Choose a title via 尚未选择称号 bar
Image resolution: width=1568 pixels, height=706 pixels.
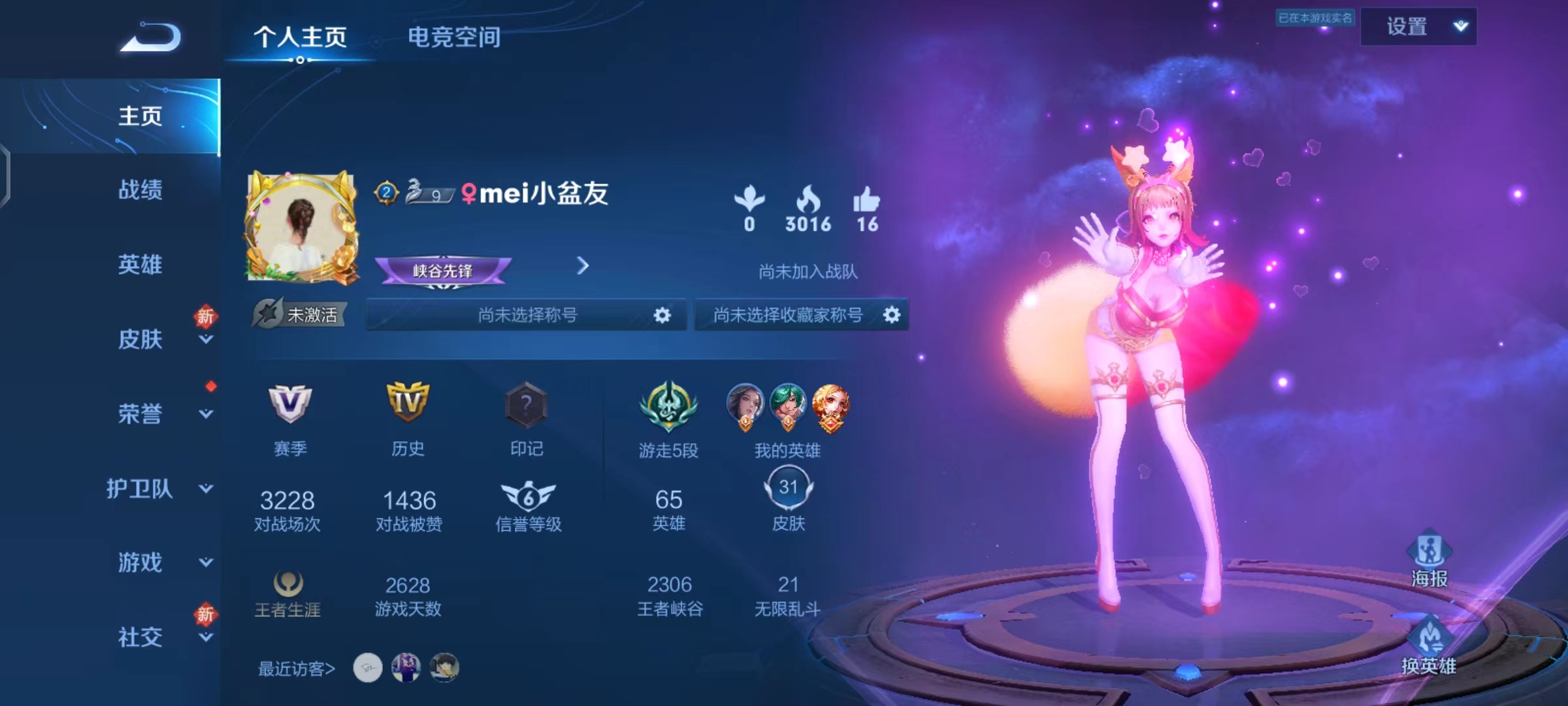pos(527,315)
